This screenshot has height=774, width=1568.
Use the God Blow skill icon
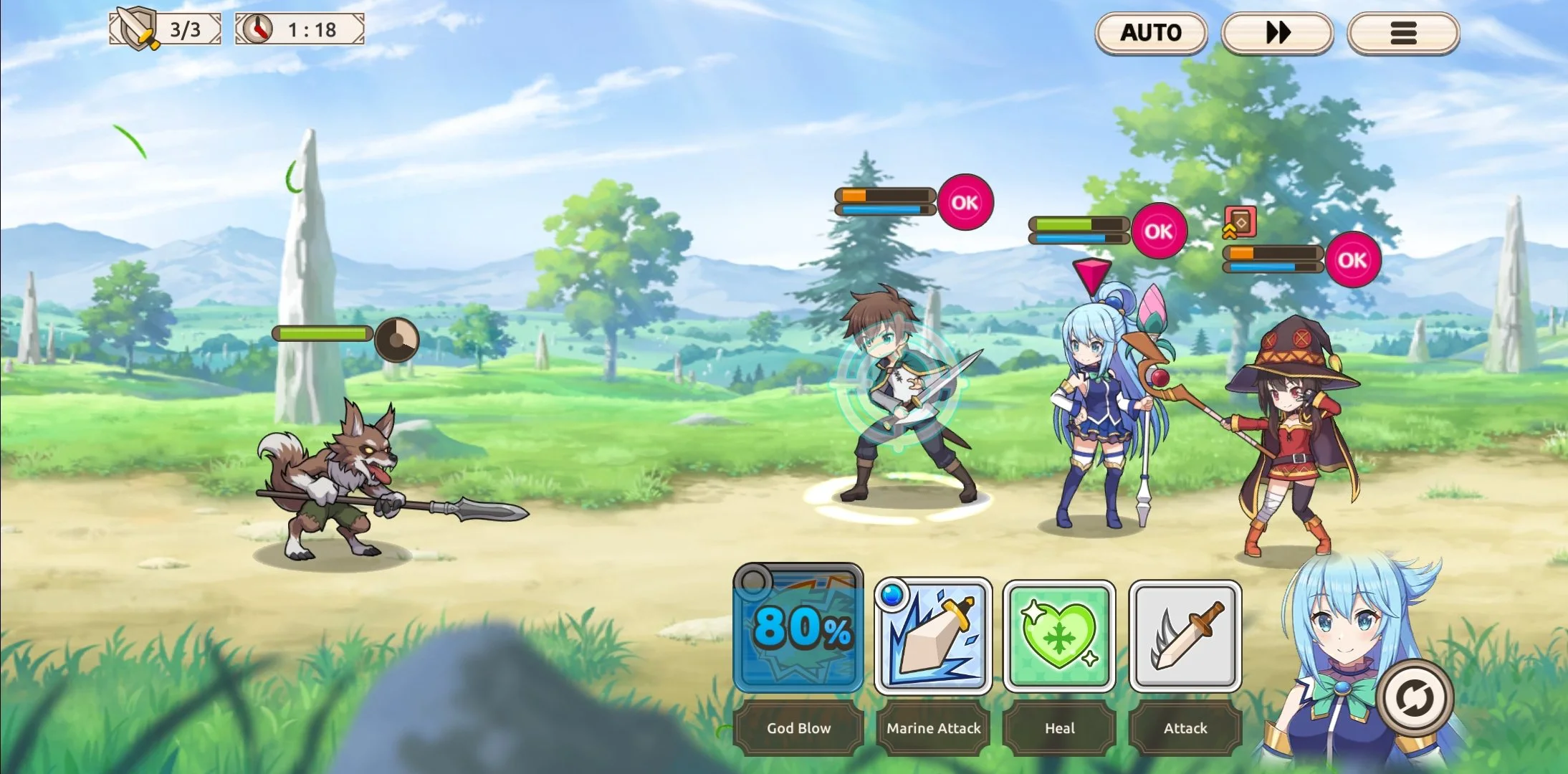[x=798, y=629]
